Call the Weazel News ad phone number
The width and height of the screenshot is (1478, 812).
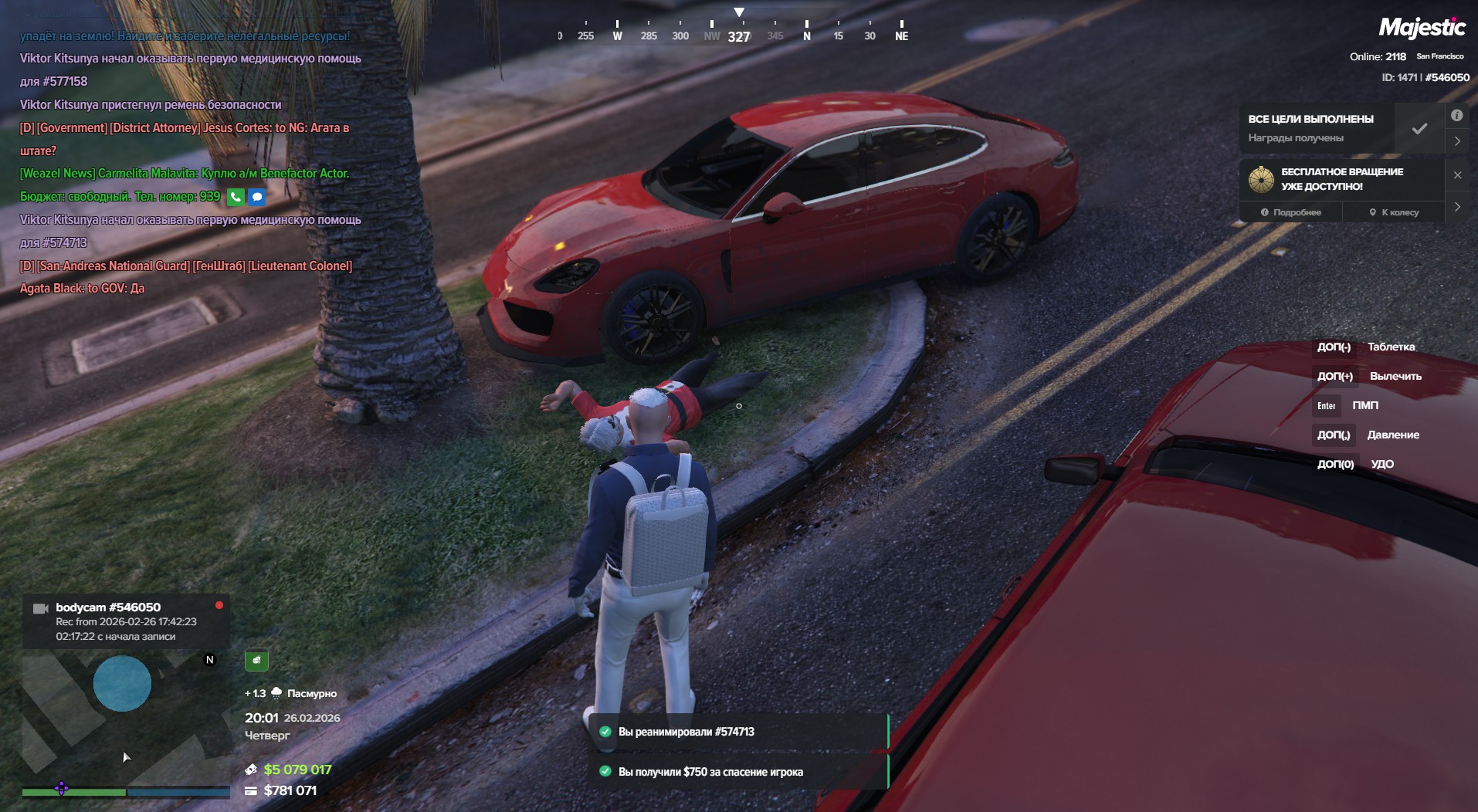coord(236,197)
